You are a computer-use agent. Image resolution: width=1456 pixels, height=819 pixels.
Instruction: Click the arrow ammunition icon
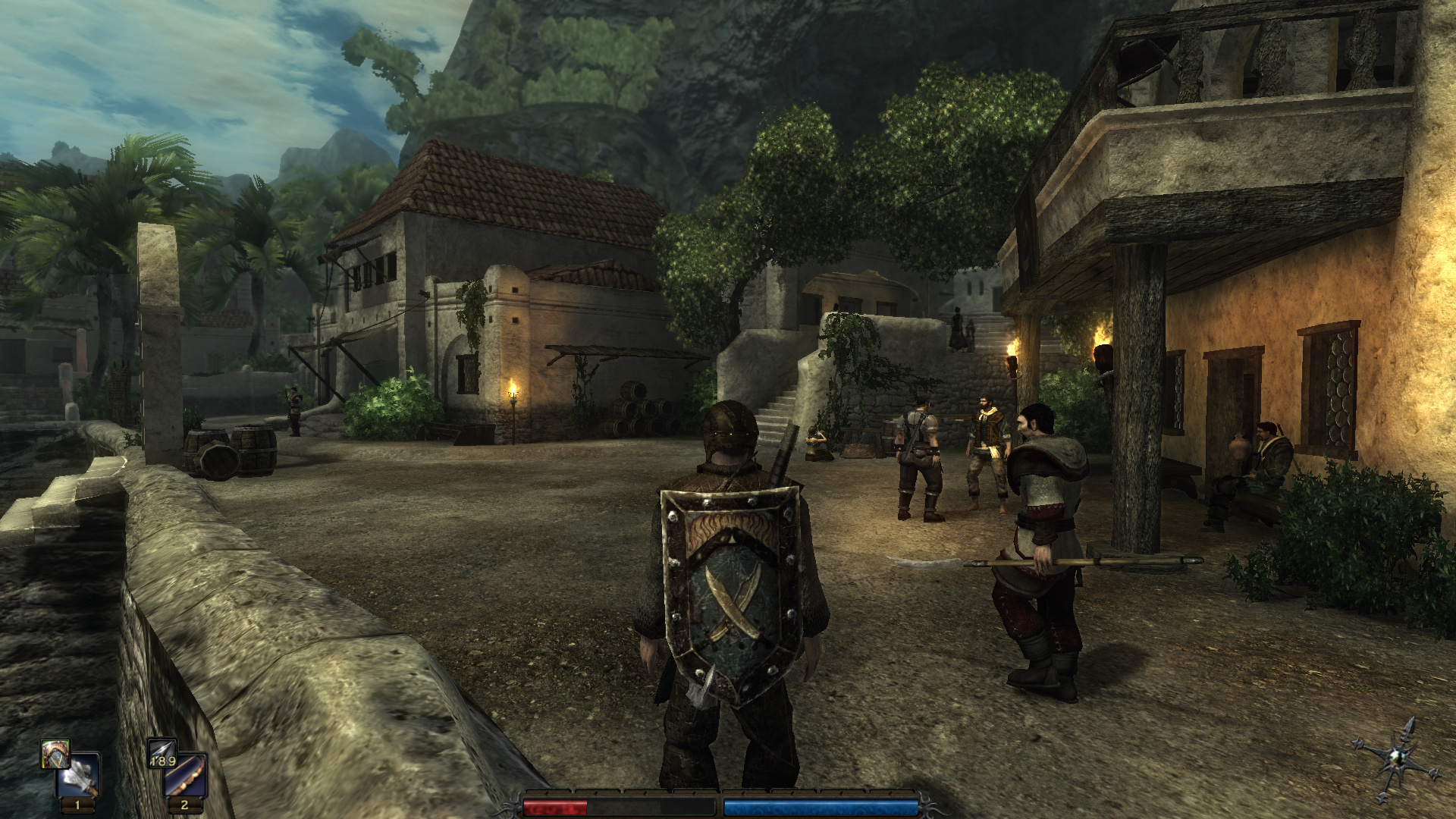(162, 753)
